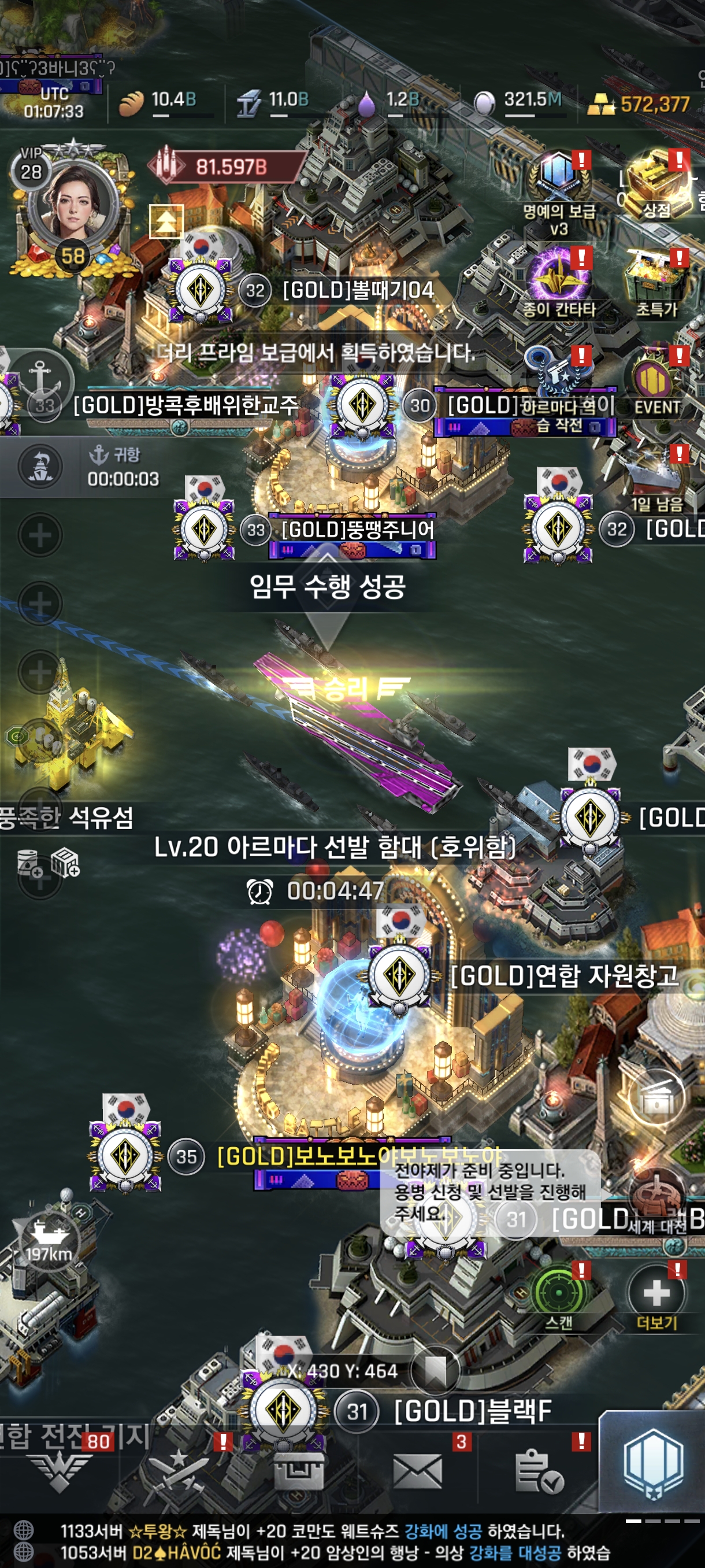The height and width of the screenshot is (1568, 705).
Task: Select the returning fleet 귀항 slot
Action: [85, 467]
